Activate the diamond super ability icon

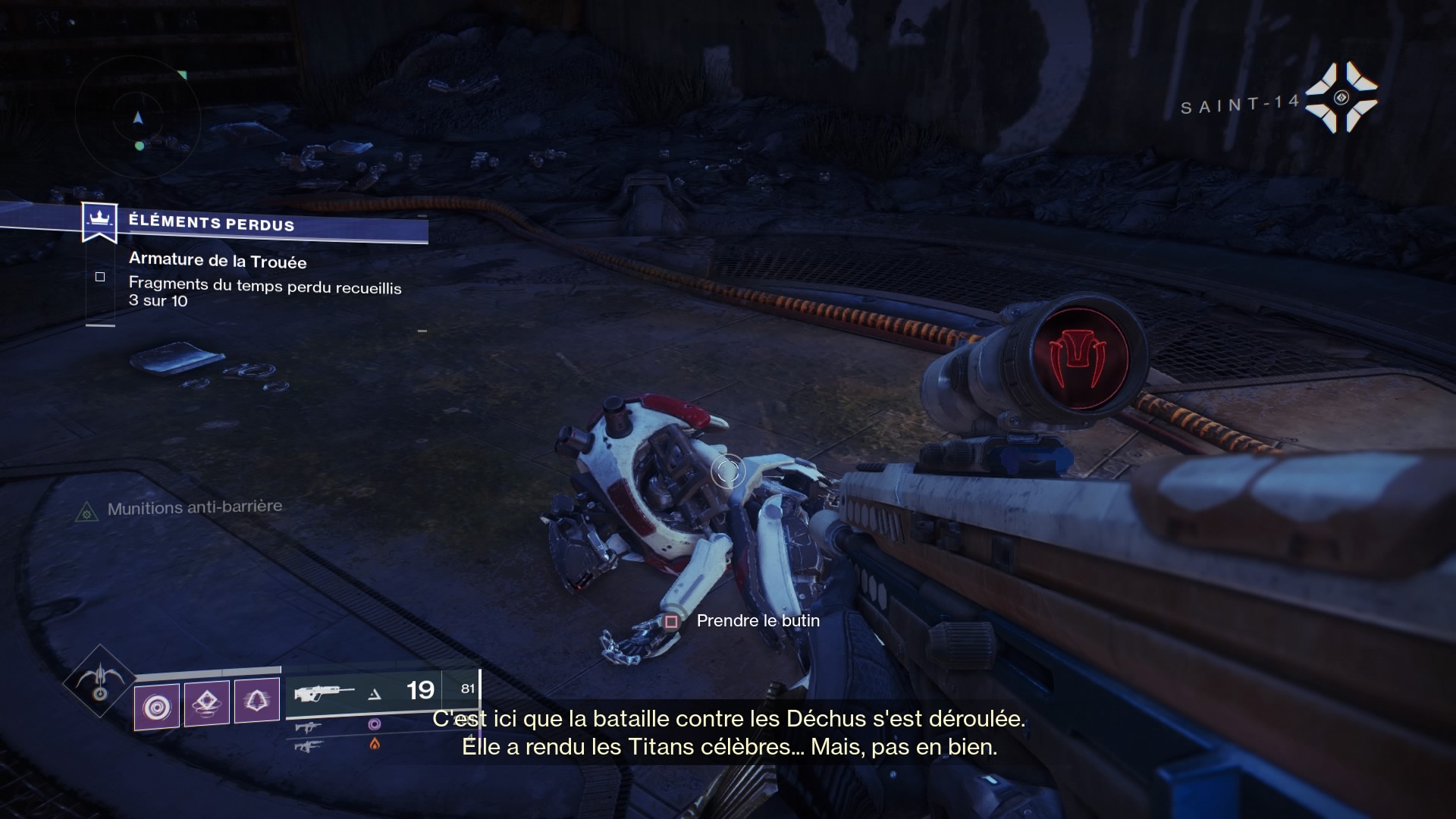[99, 681]
